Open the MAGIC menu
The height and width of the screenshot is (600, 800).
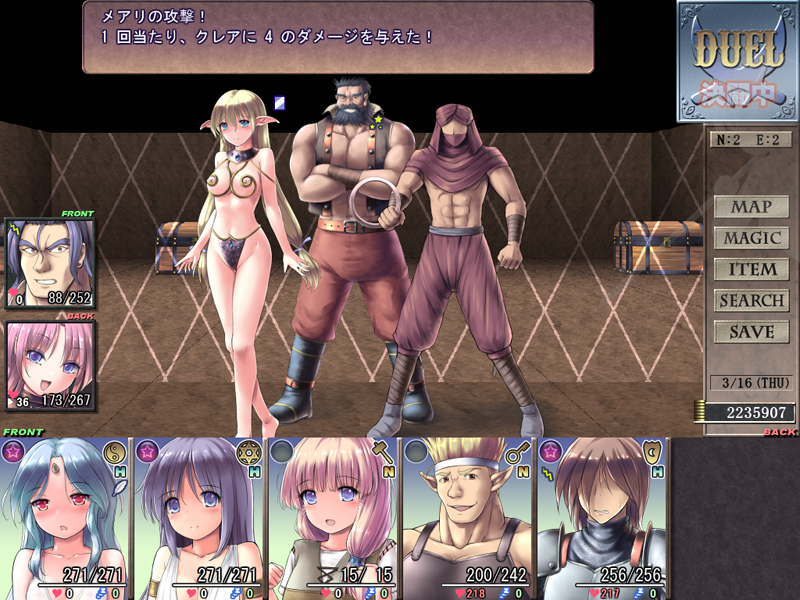pyautogui.click(x=751, y=238)
